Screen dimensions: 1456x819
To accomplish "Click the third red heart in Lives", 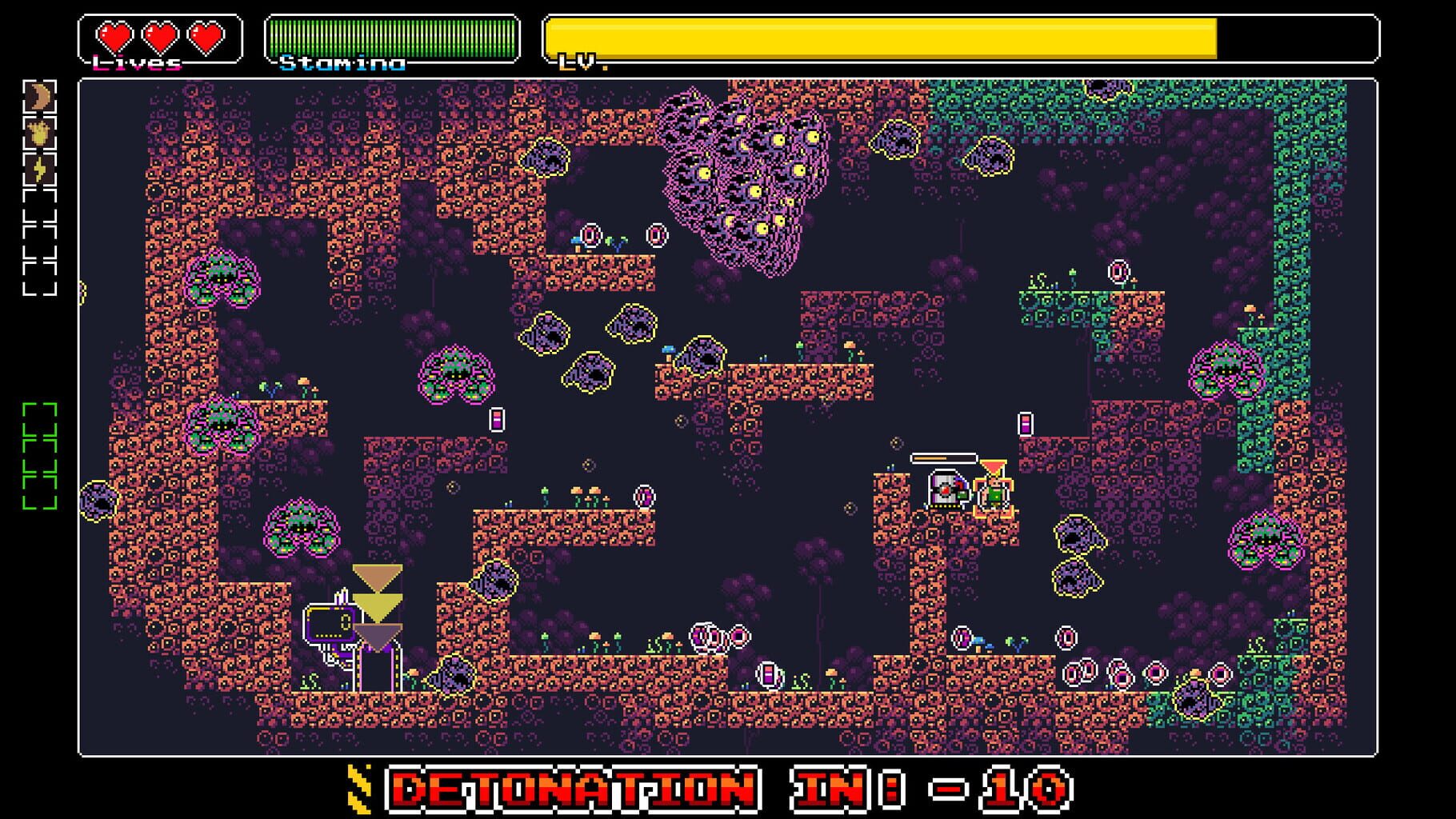I will click(206, 35).
